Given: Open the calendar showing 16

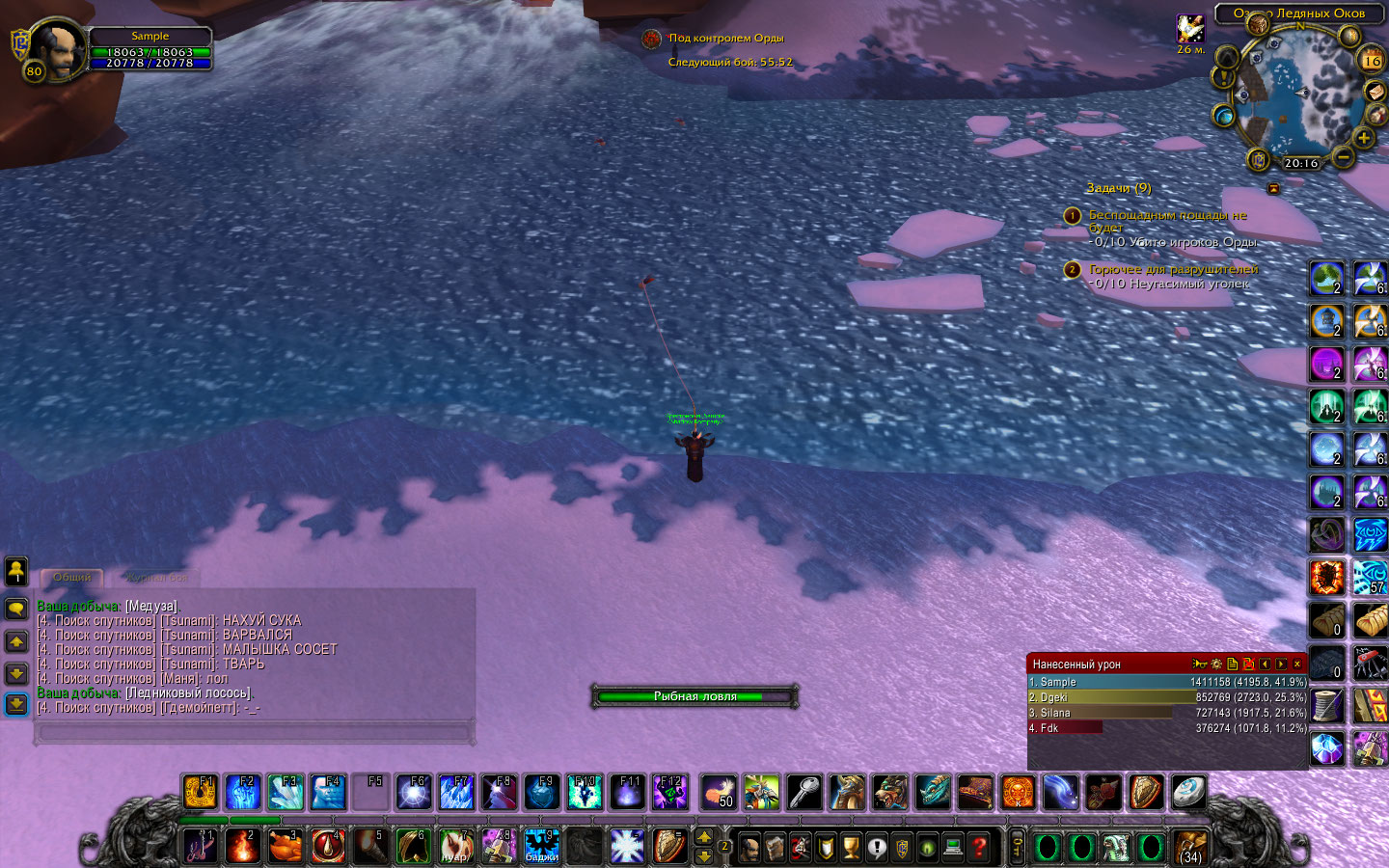Looking at the screenshot, I should [1371, 60].
